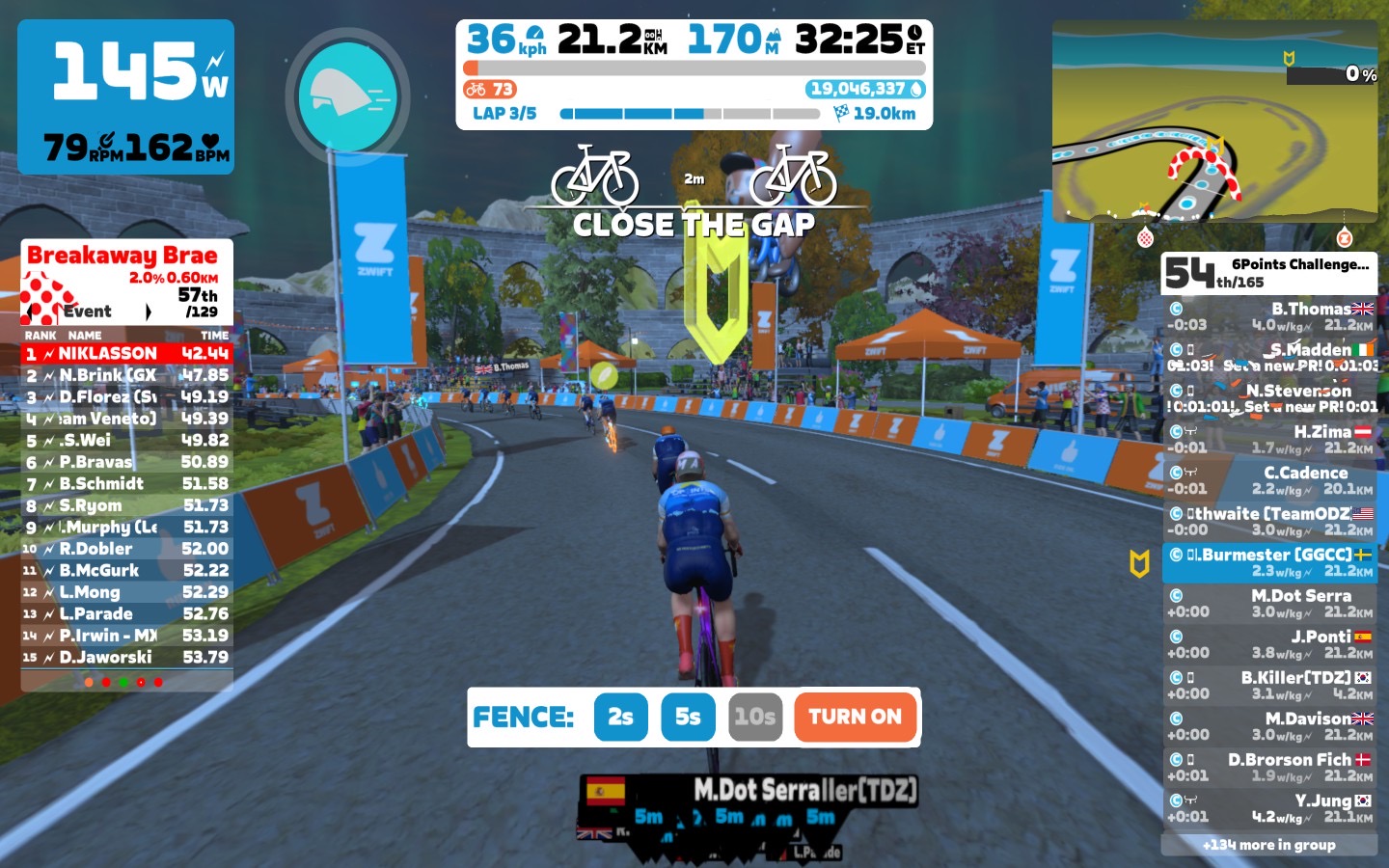Select rider H.Zima in nearby list
The width and height of the screenshot is (1389, 868).
tap(1269, 440)
